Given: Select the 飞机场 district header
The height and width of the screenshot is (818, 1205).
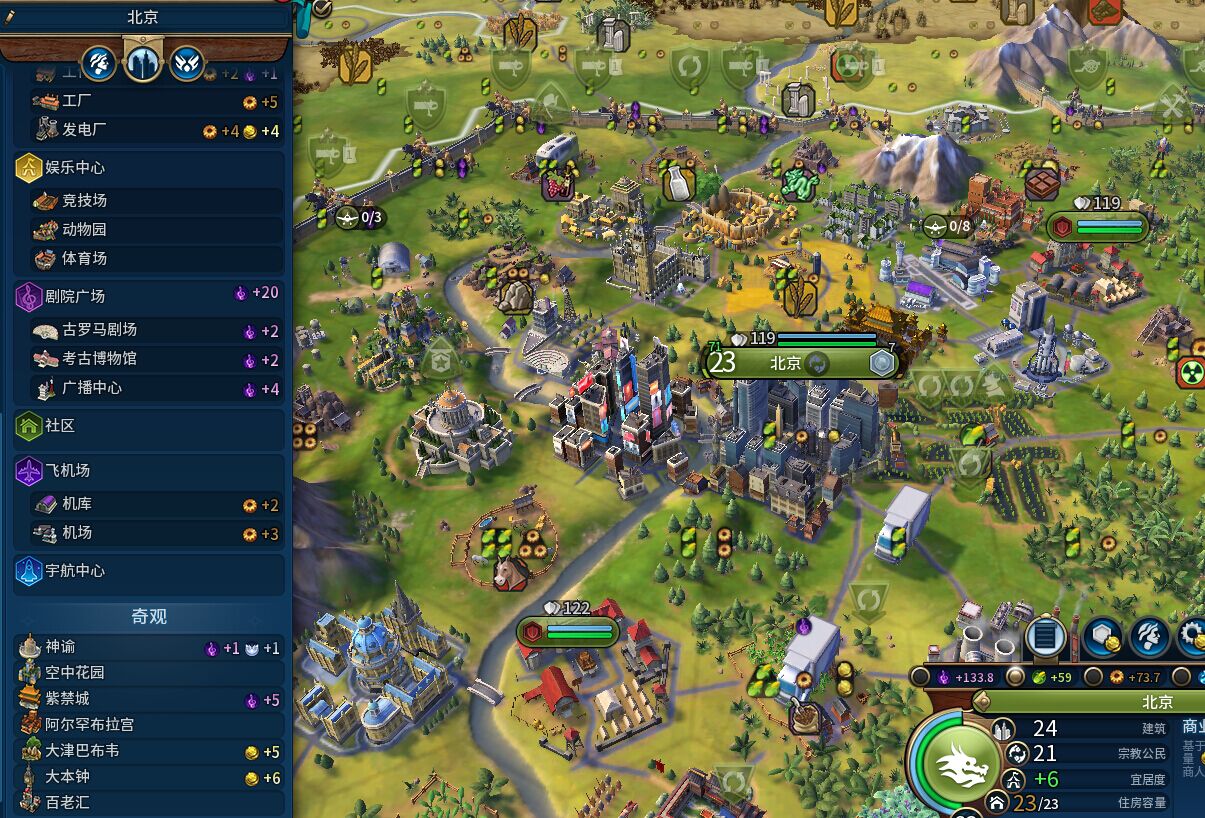Looking at the screenshot, I should pos(148,470).
